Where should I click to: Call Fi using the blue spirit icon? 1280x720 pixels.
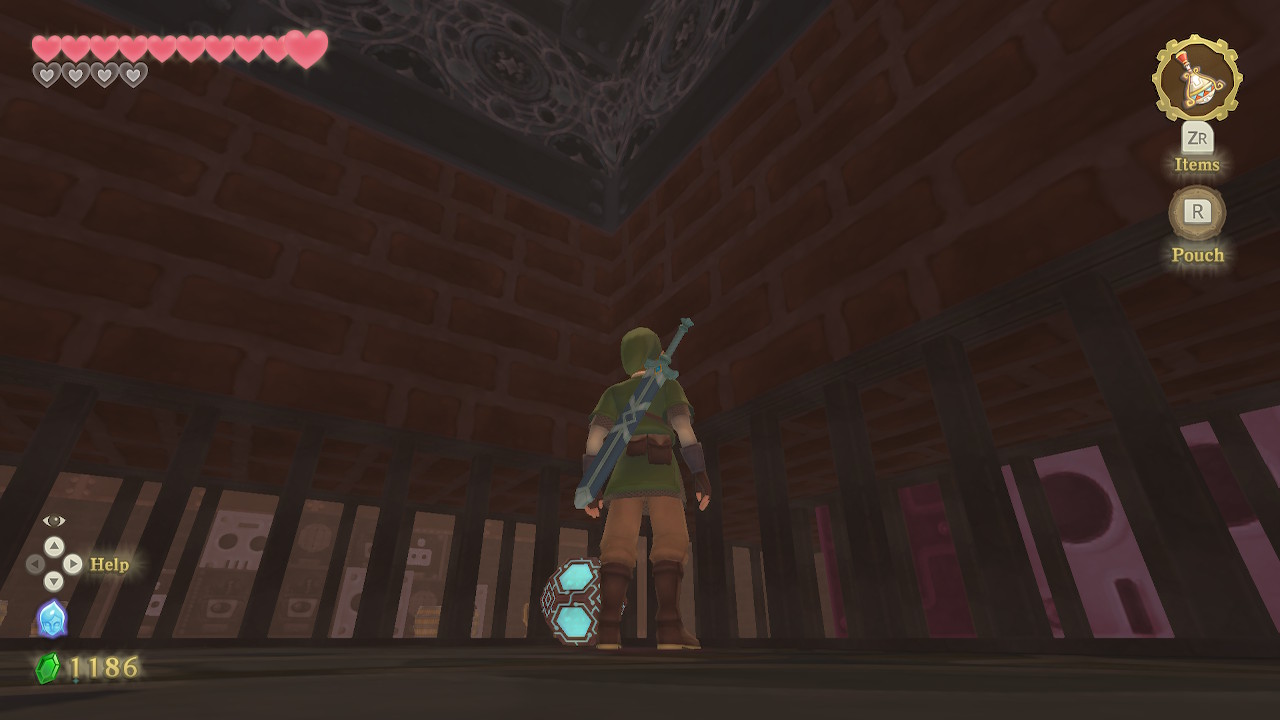[52, 618]
